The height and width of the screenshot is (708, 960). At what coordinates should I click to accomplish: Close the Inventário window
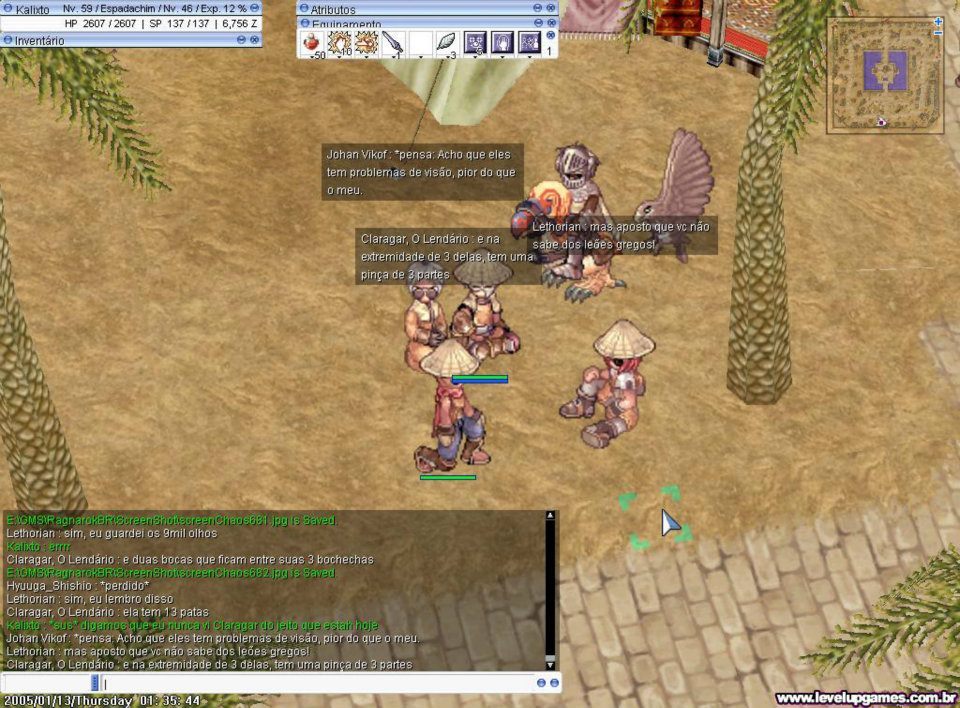tap(255, 40)
